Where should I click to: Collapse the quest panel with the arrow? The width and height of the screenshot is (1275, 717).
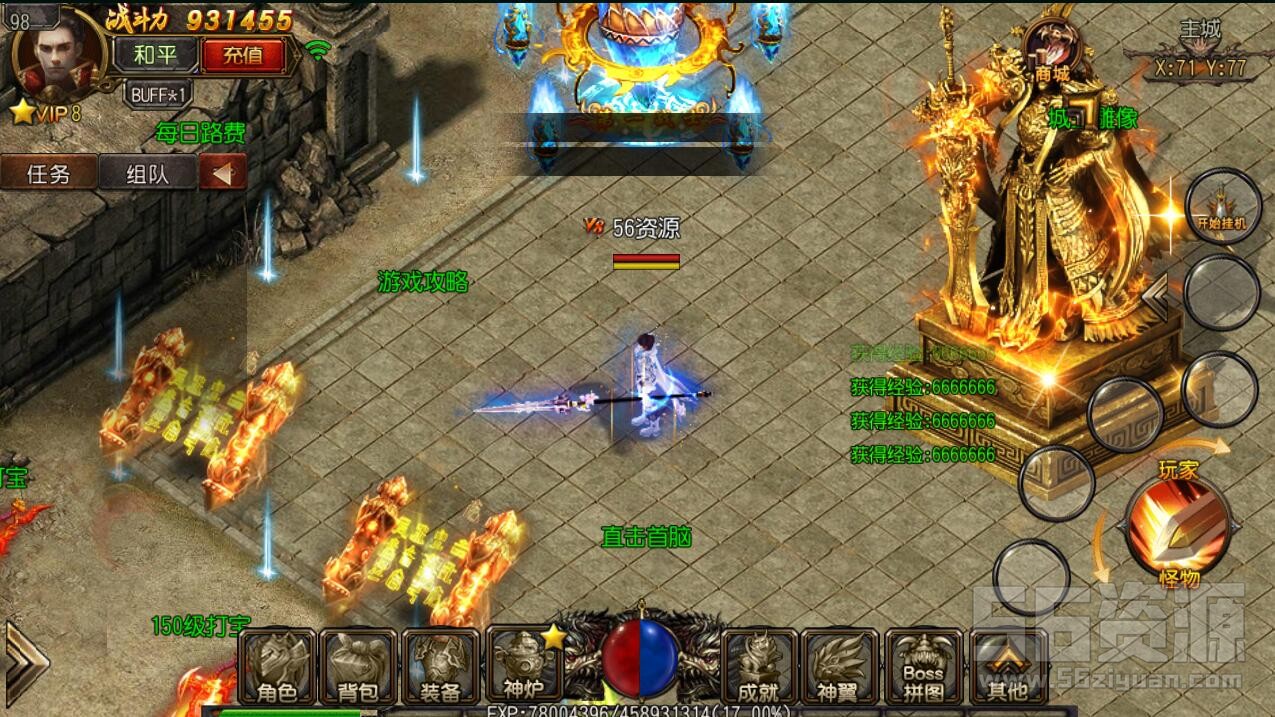pos(223,173)
